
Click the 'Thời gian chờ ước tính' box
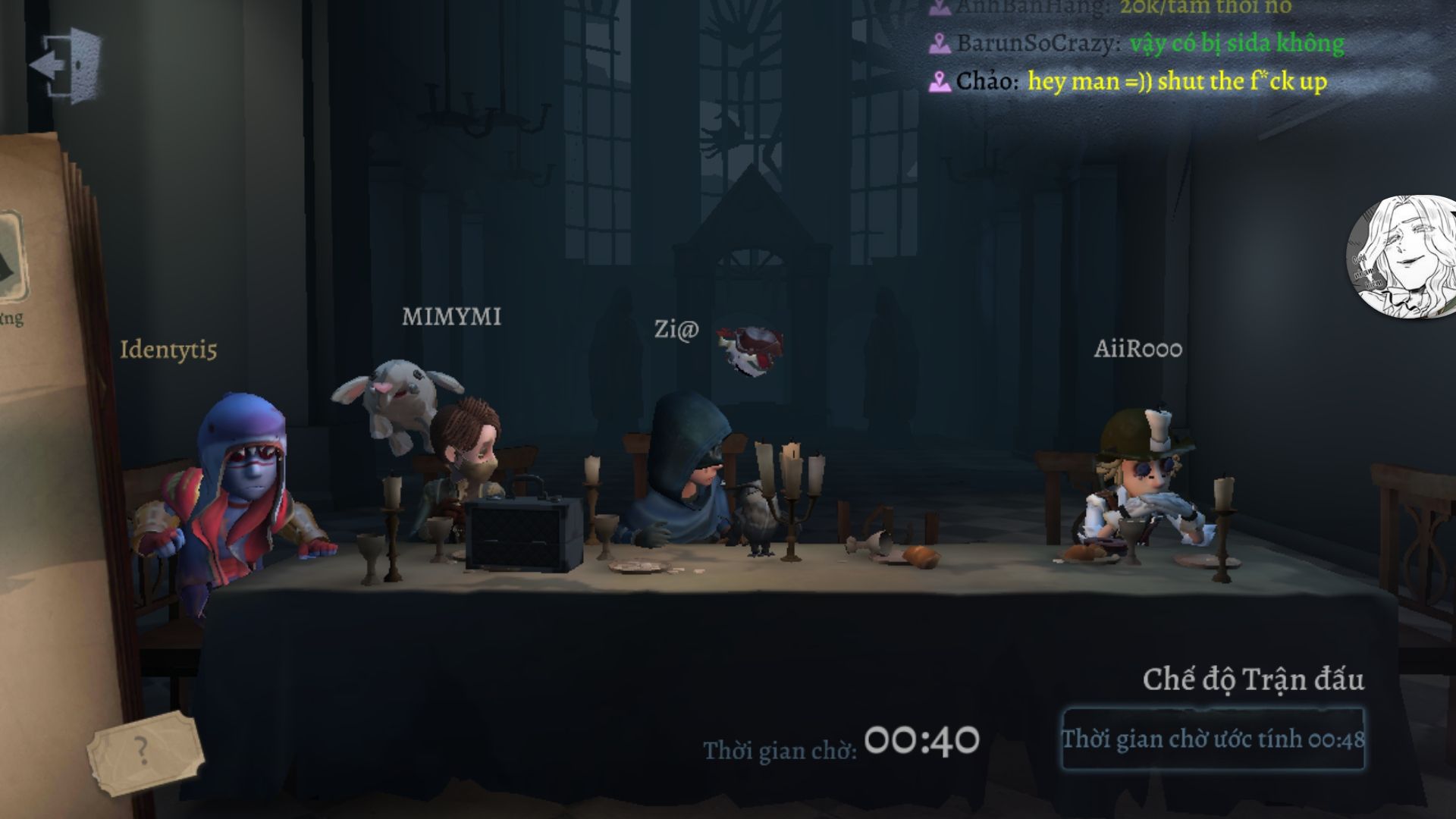click(x=1213, y=739)
